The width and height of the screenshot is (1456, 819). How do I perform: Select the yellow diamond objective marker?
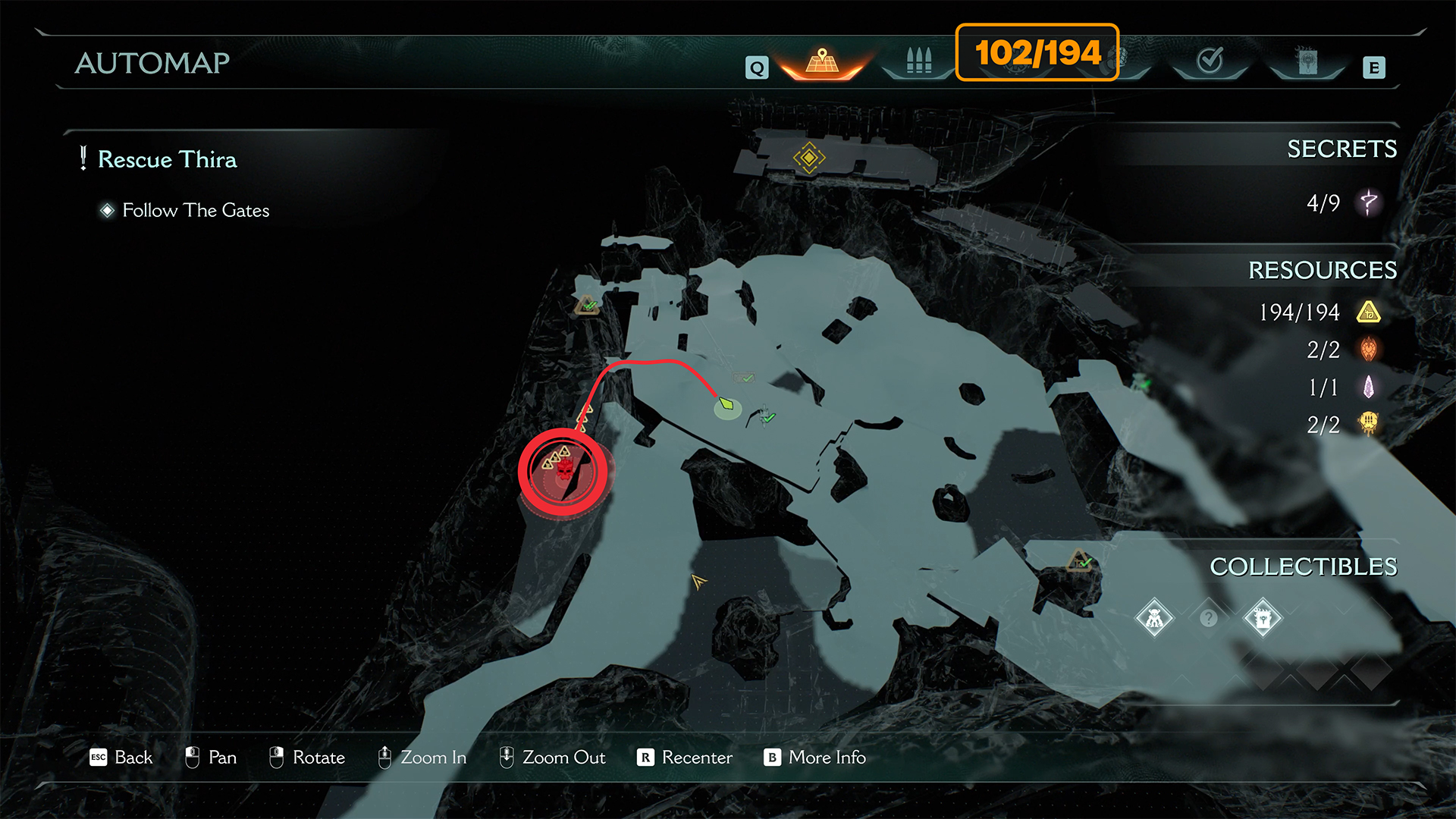point(808,158)
